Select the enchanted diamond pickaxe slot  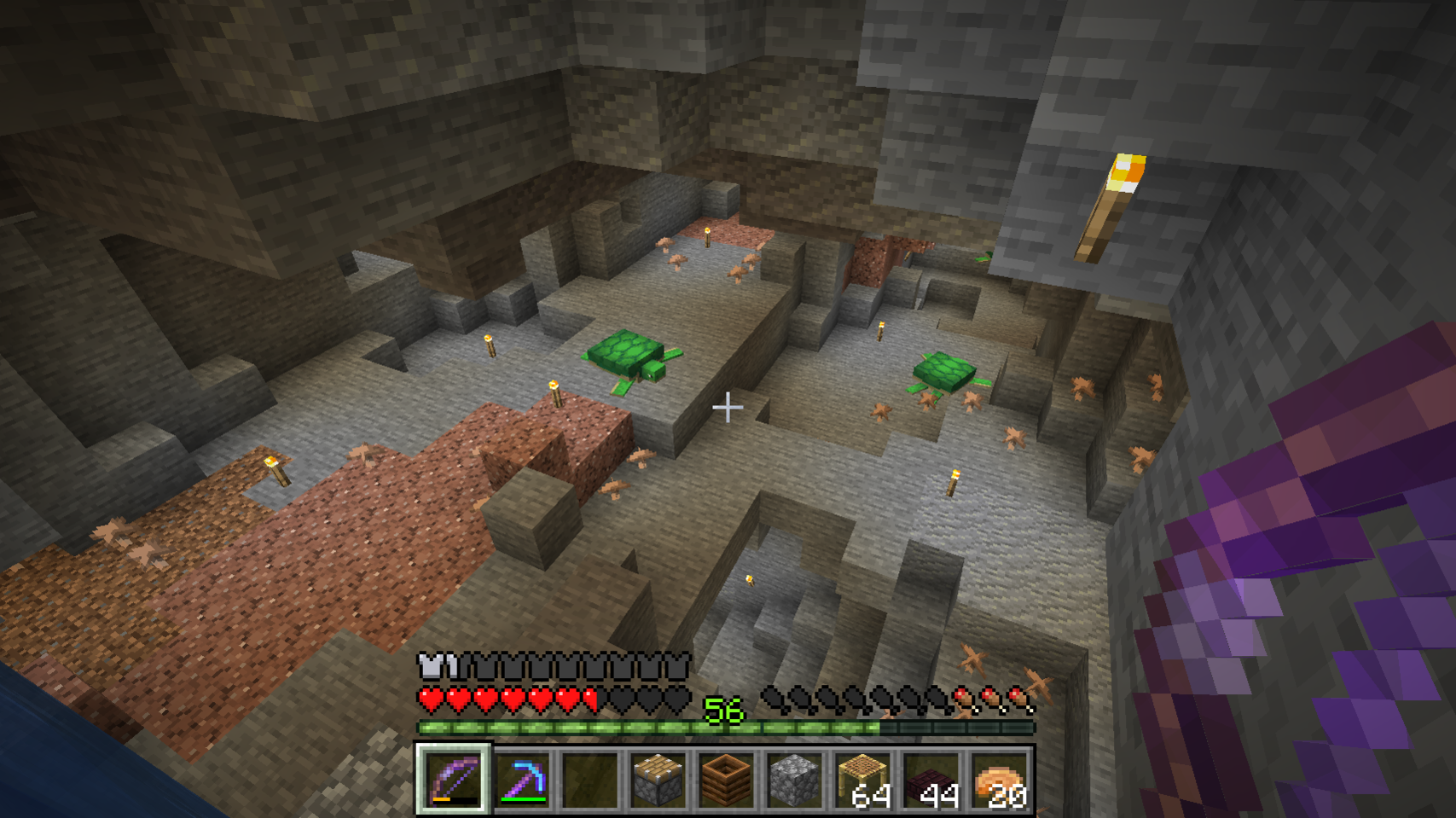point(521,779)
